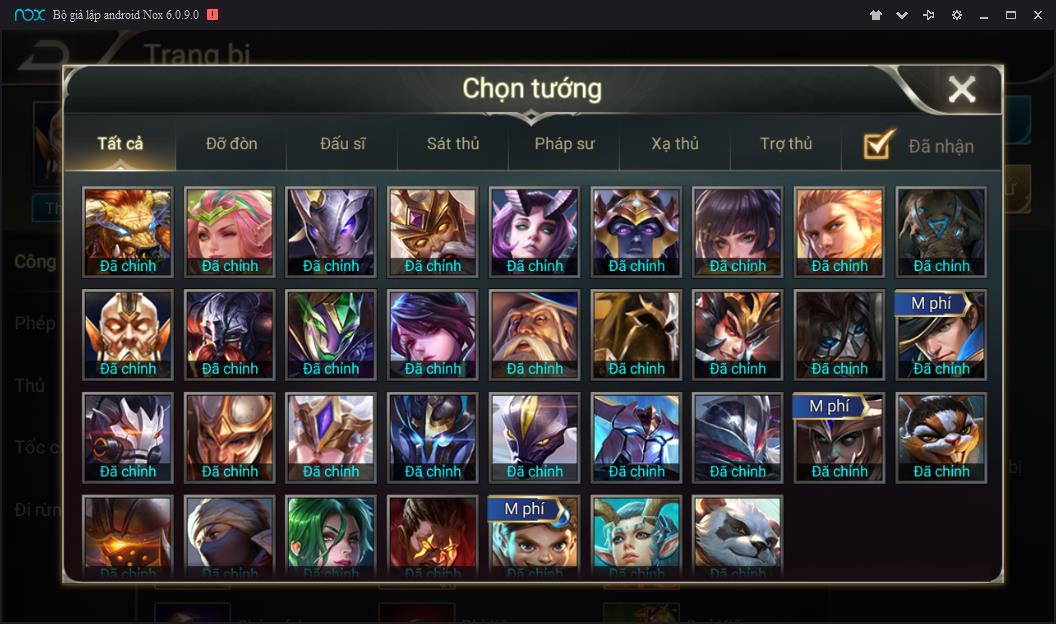The height and width of the screenshot is (624, 1056).
Task: Show the Đấu sĩ hero category
Action: pos(342,144)
